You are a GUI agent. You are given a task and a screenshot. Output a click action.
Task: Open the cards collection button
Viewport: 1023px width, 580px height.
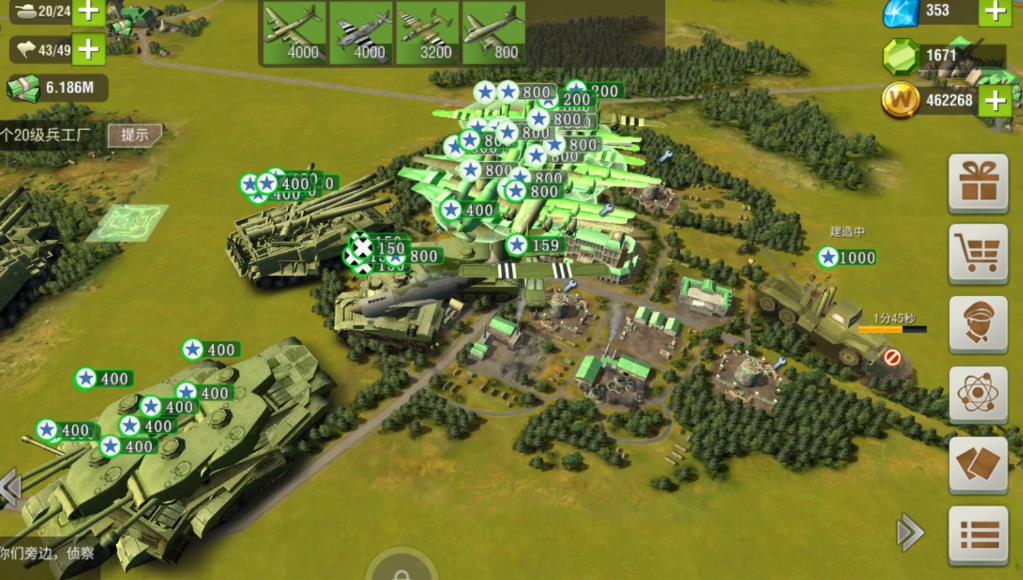pyautogui.click(x=977, y=464)
